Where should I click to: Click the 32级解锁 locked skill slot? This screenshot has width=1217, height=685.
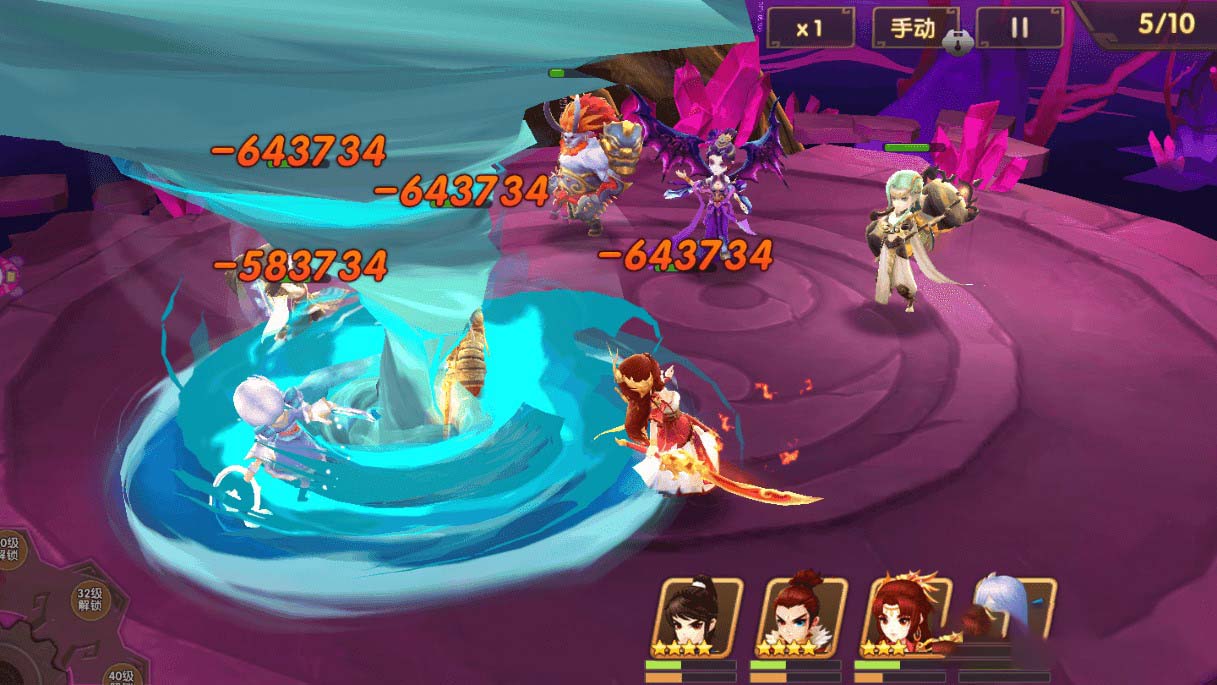(x=90, y=600)
